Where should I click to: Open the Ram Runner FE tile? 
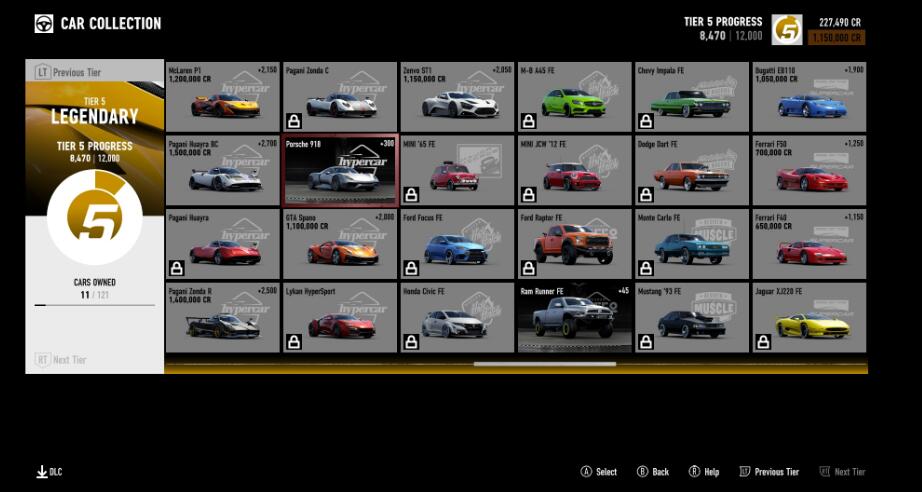click(x=574, y=317)
